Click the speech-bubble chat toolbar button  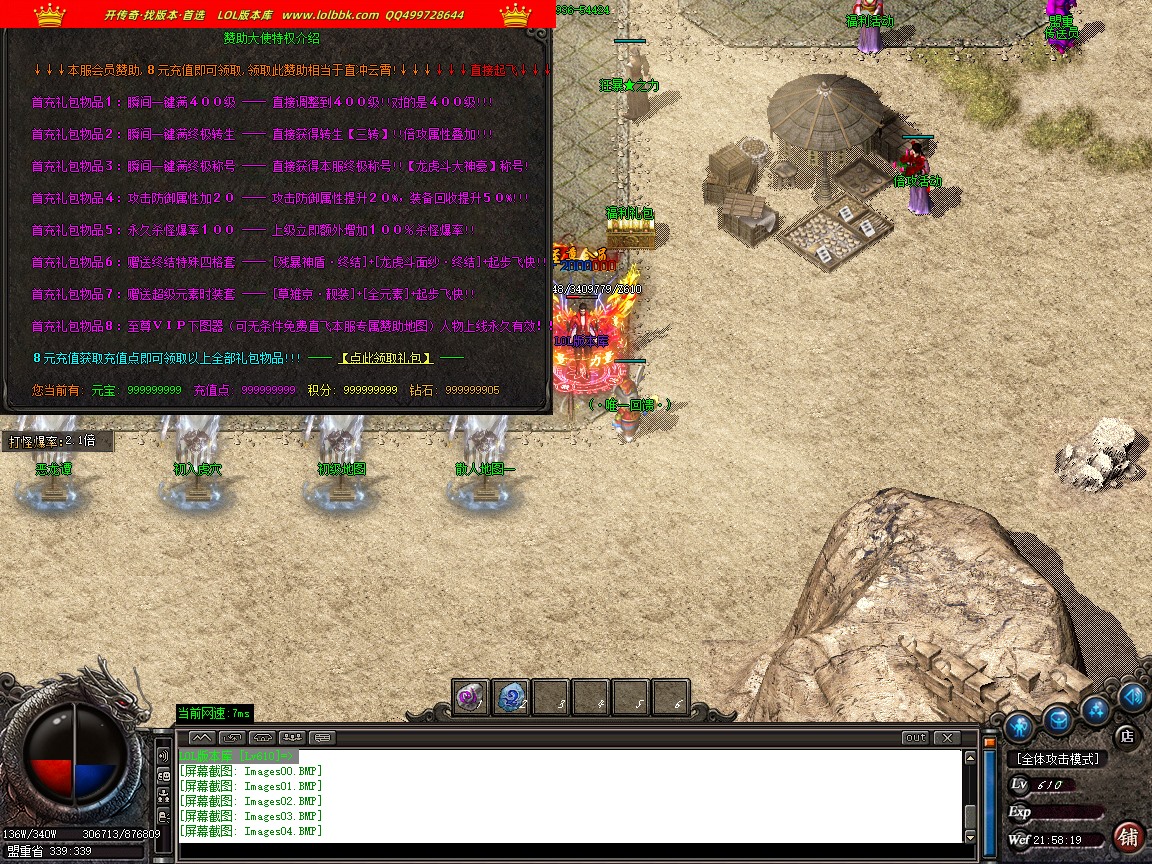(x=323, y=738)
